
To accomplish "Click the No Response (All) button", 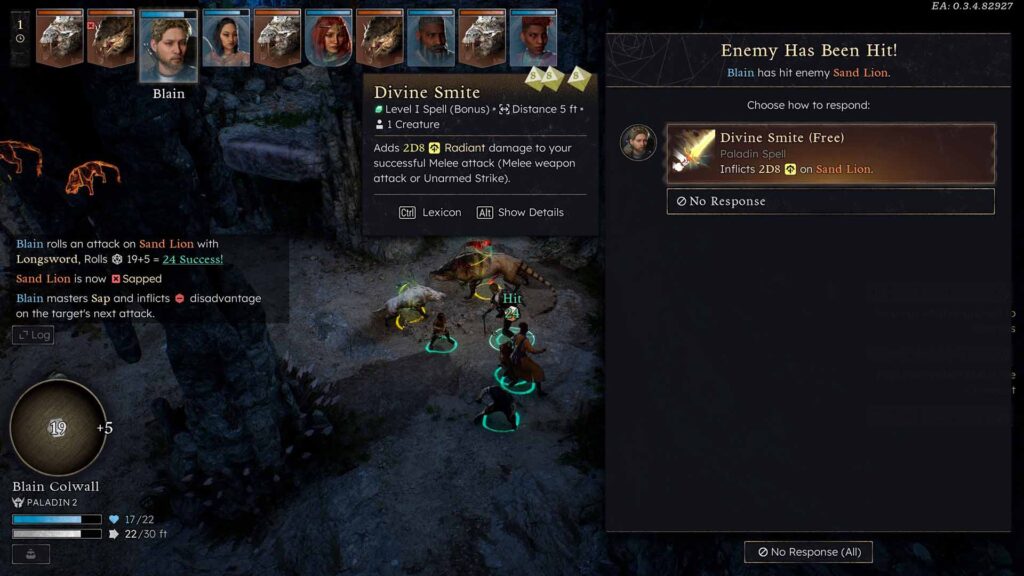I will pyautogui.click(x=808, y=552).
